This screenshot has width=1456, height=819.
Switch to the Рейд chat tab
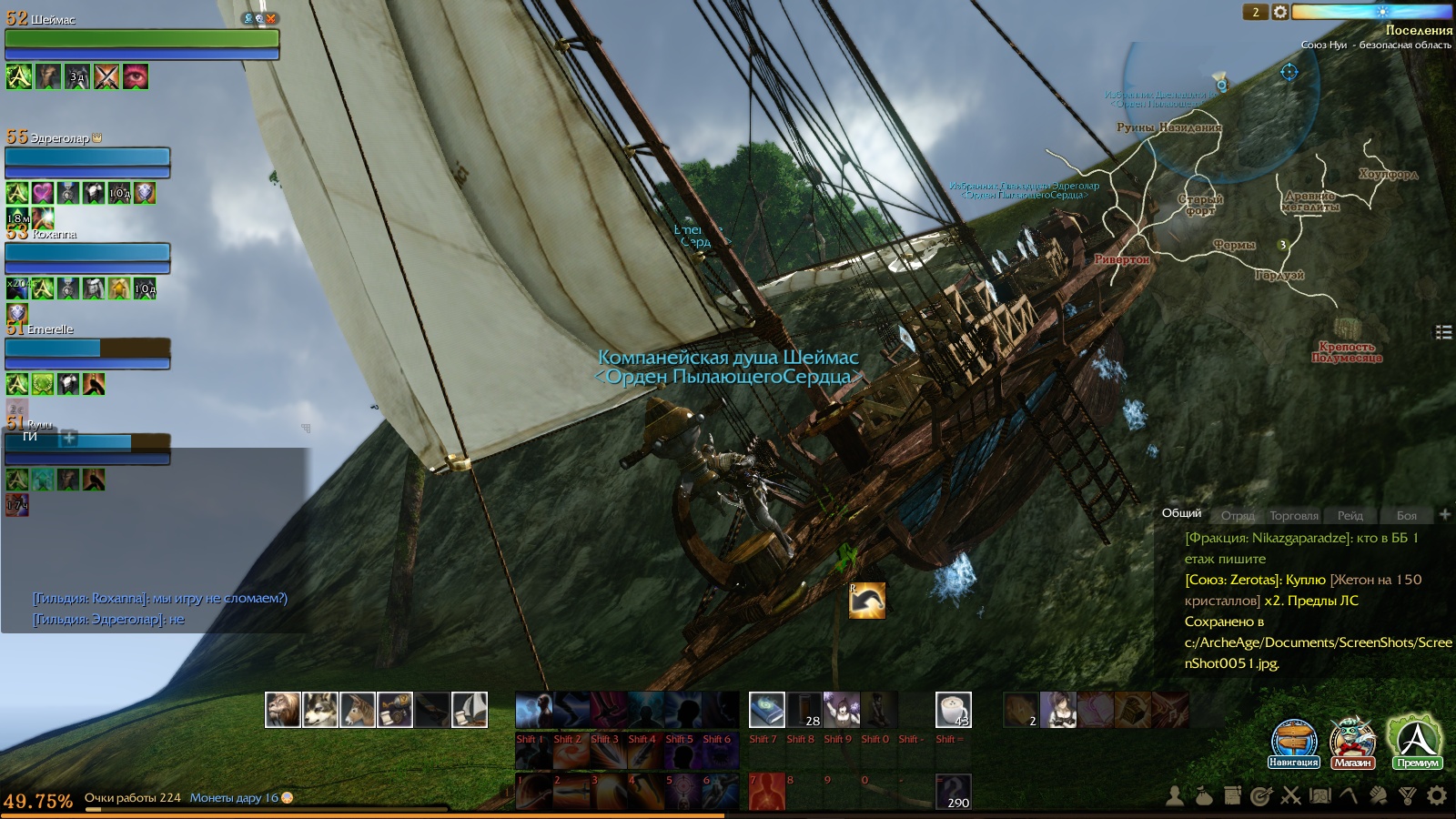[x=1350, y=515]
